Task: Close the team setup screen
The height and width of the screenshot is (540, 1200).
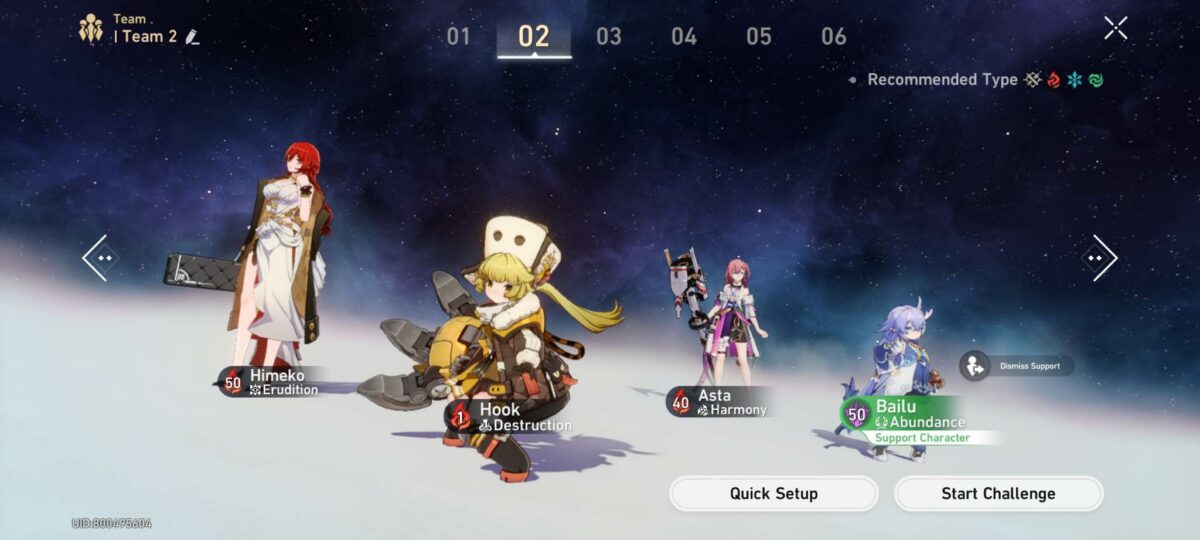Action: pos(1115,28)
